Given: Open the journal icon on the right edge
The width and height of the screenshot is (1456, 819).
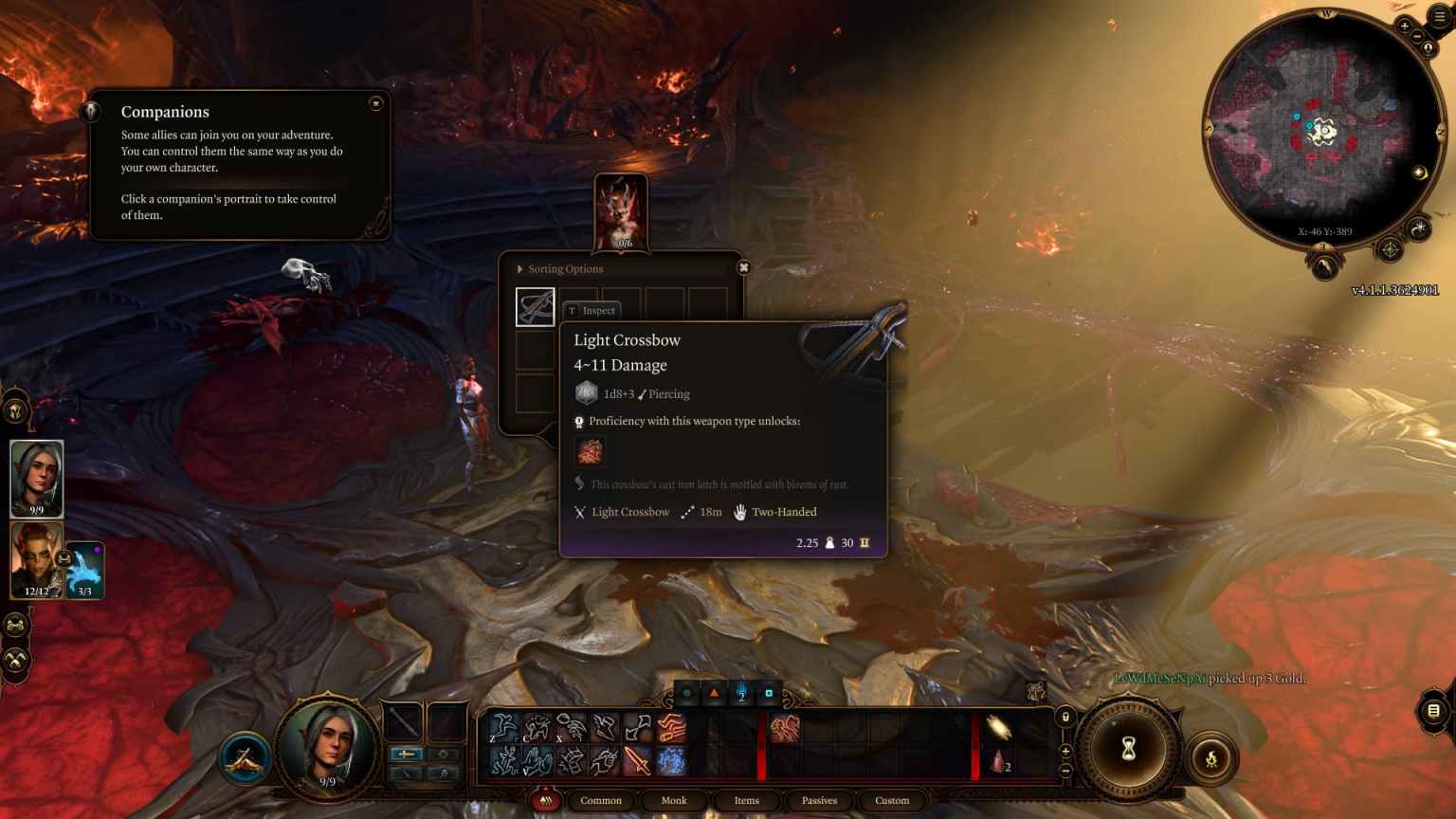Looking at the screenshot, I should click(x=1431, y=709).
